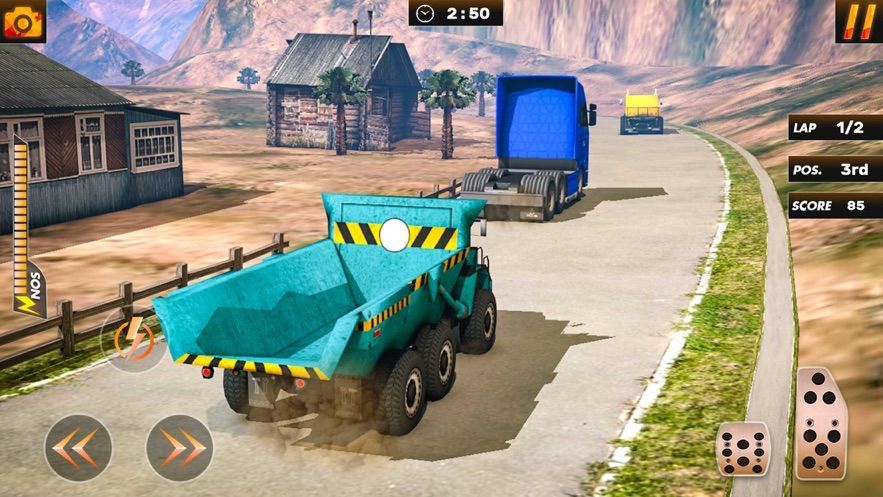Steer right with the right arrow button

pyautogui.click(x=180, y=447)
